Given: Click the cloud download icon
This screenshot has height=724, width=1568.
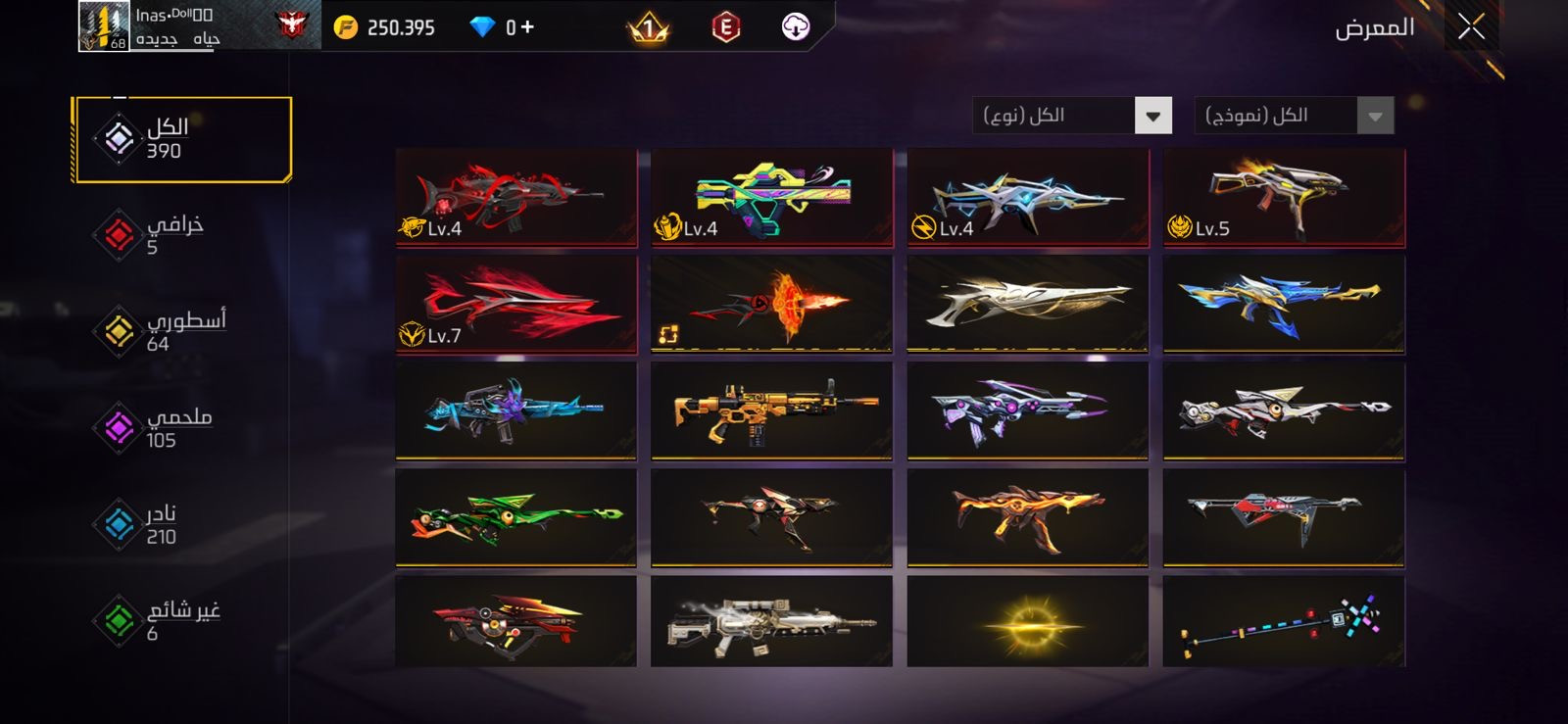Looking at the screenshot, I should click(x=796, y=27).
